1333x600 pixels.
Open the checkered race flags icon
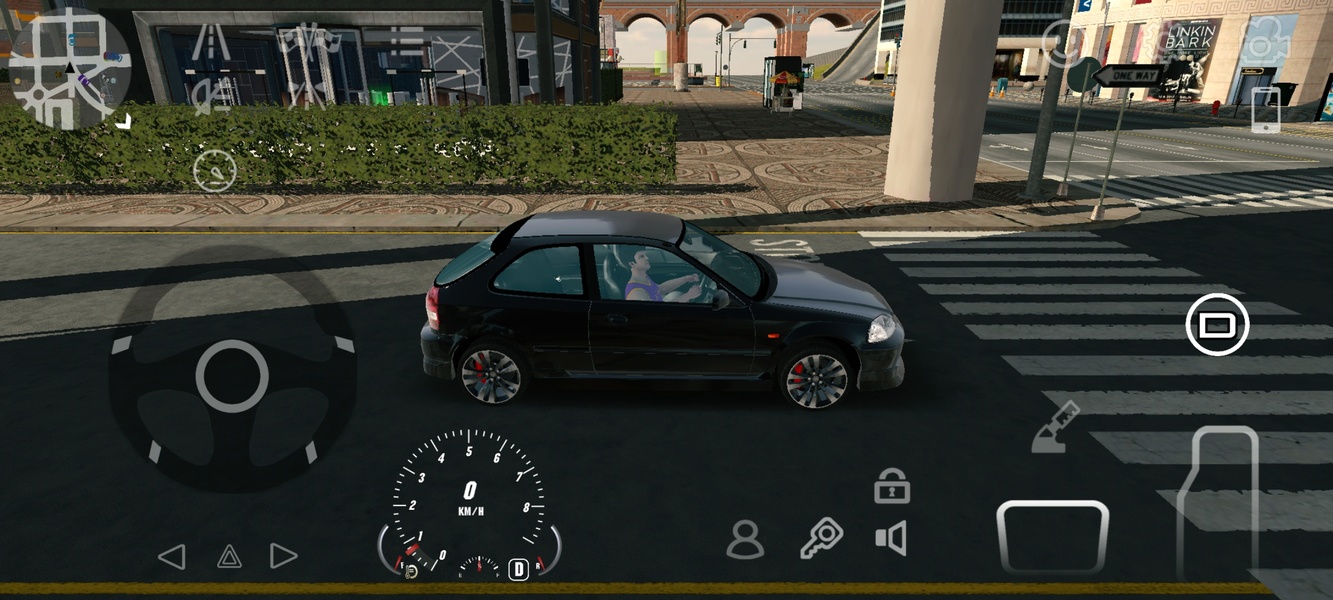coord(308,40)
